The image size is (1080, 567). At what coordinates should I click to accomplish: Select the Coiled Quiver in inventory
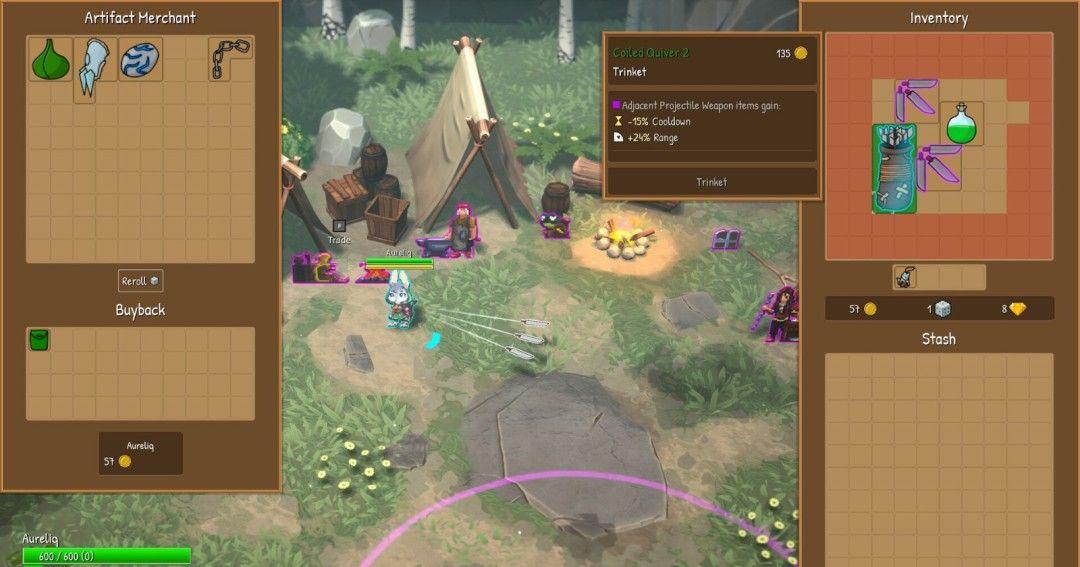(893, 168)
